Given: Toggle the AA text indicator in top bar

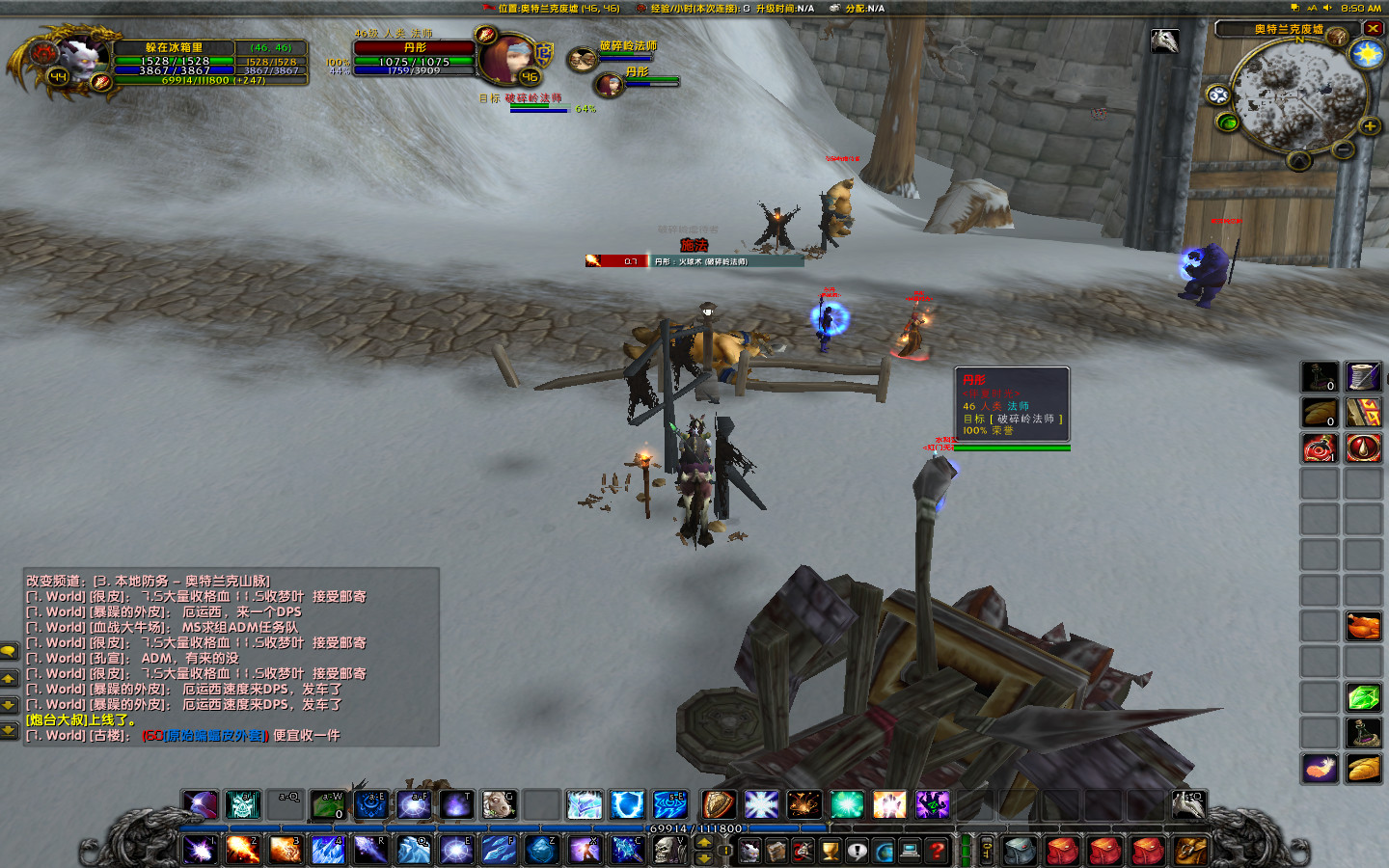Looking at the screenshot, I should click(x=1312, y=8).
